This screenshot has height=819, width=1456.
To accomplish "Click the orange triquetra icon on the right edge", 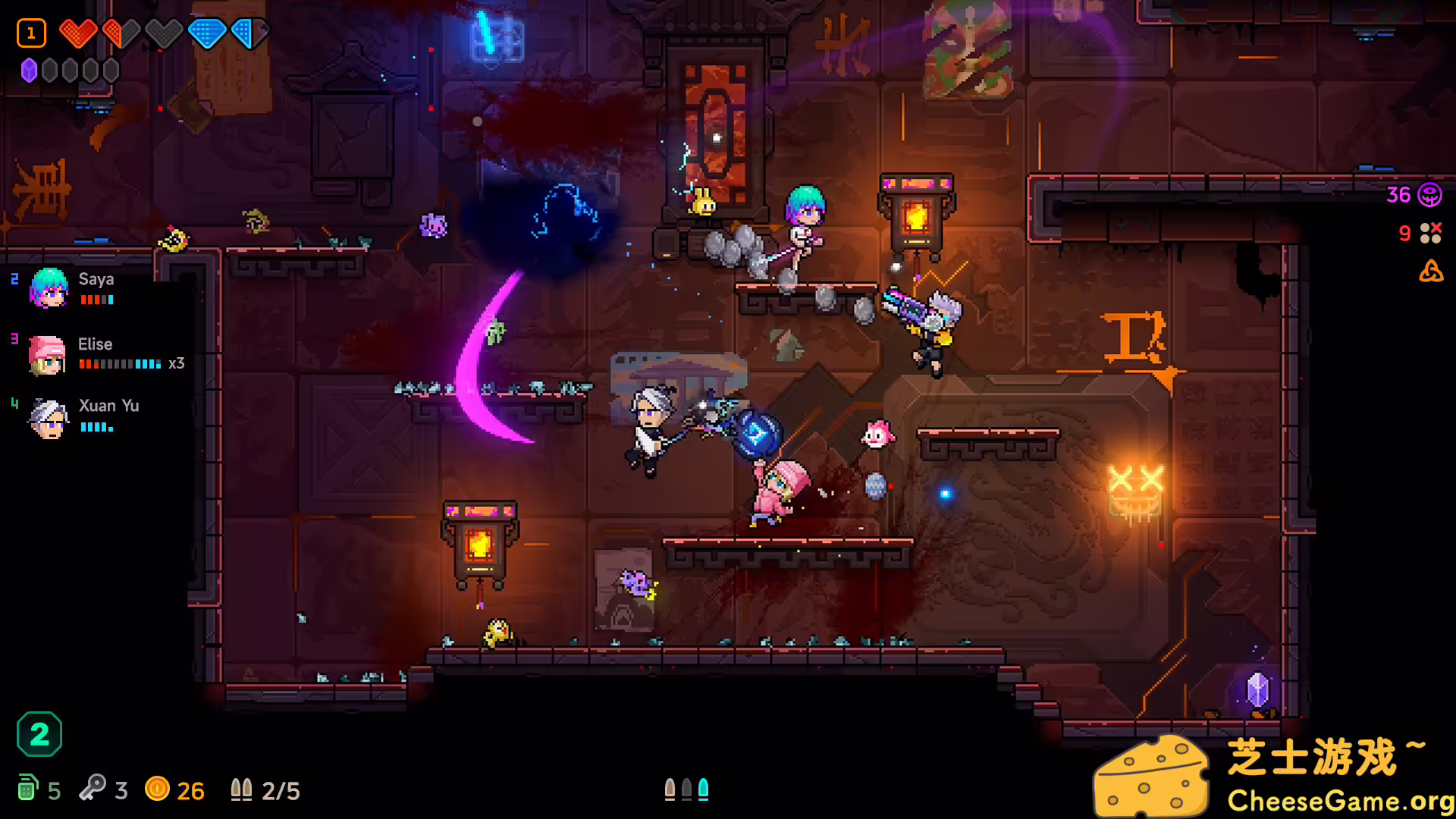I will pyautogui.click(x=1433, y=273).
